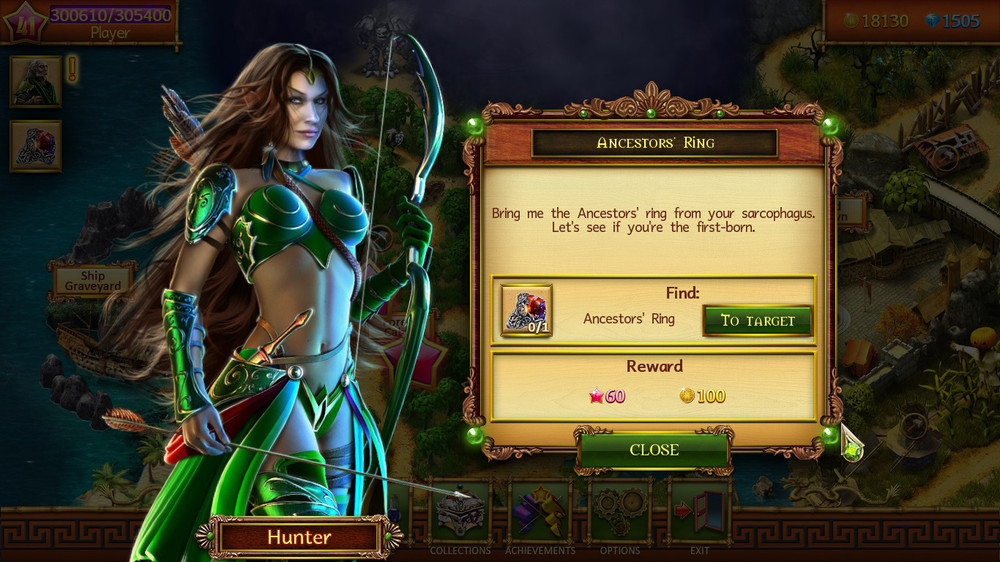Go to target for Ancestors' Ring
The height and width of the screenshot is (562, 1000).
(x=757, y=320)
